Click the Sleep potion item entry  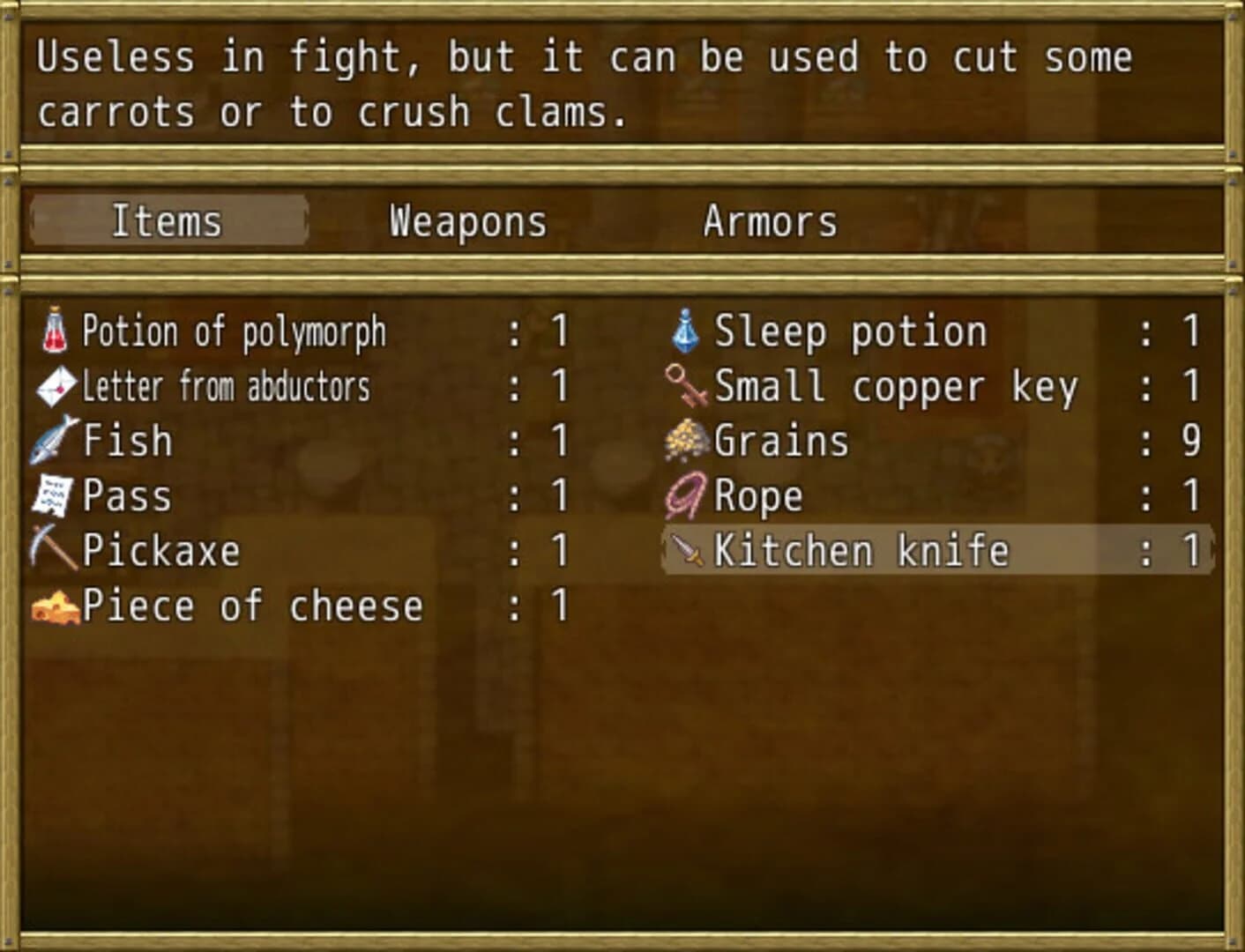click(x=850, y=331)
